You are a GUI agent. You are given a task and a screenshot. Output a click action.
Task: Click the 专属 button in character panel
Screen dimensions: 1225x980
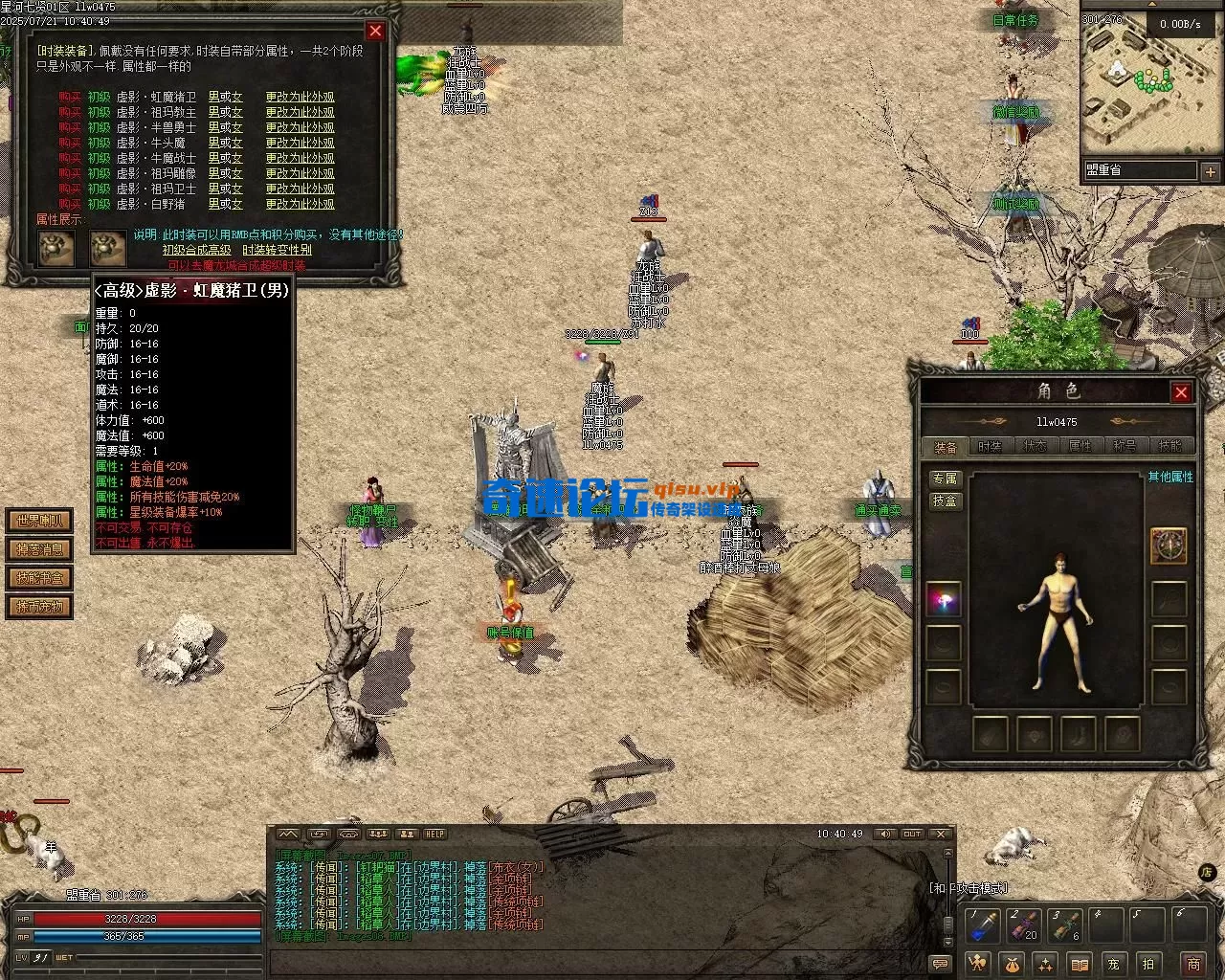point(945,479)
